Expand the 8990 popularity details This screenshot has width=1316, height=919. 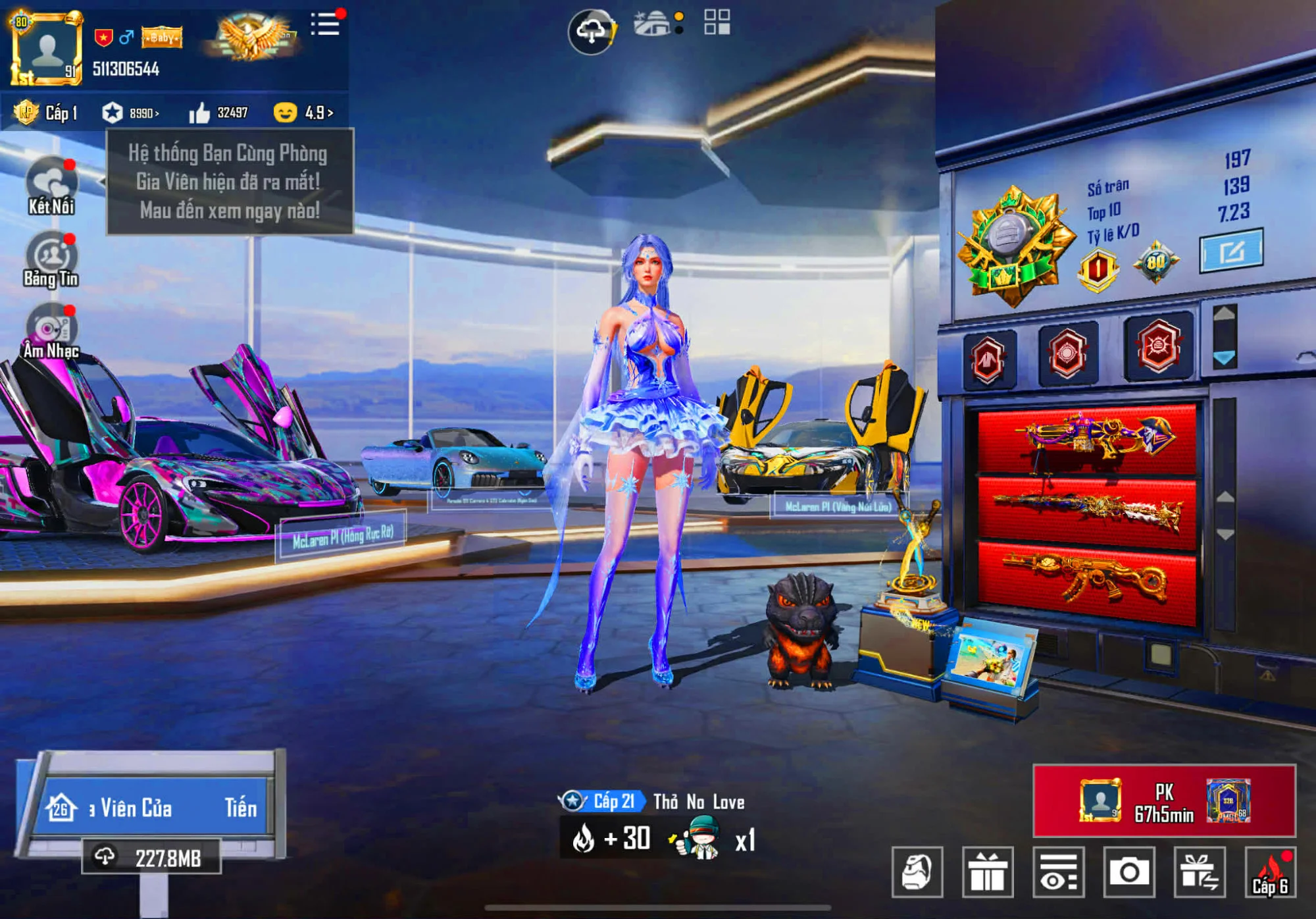pos(141,112)
